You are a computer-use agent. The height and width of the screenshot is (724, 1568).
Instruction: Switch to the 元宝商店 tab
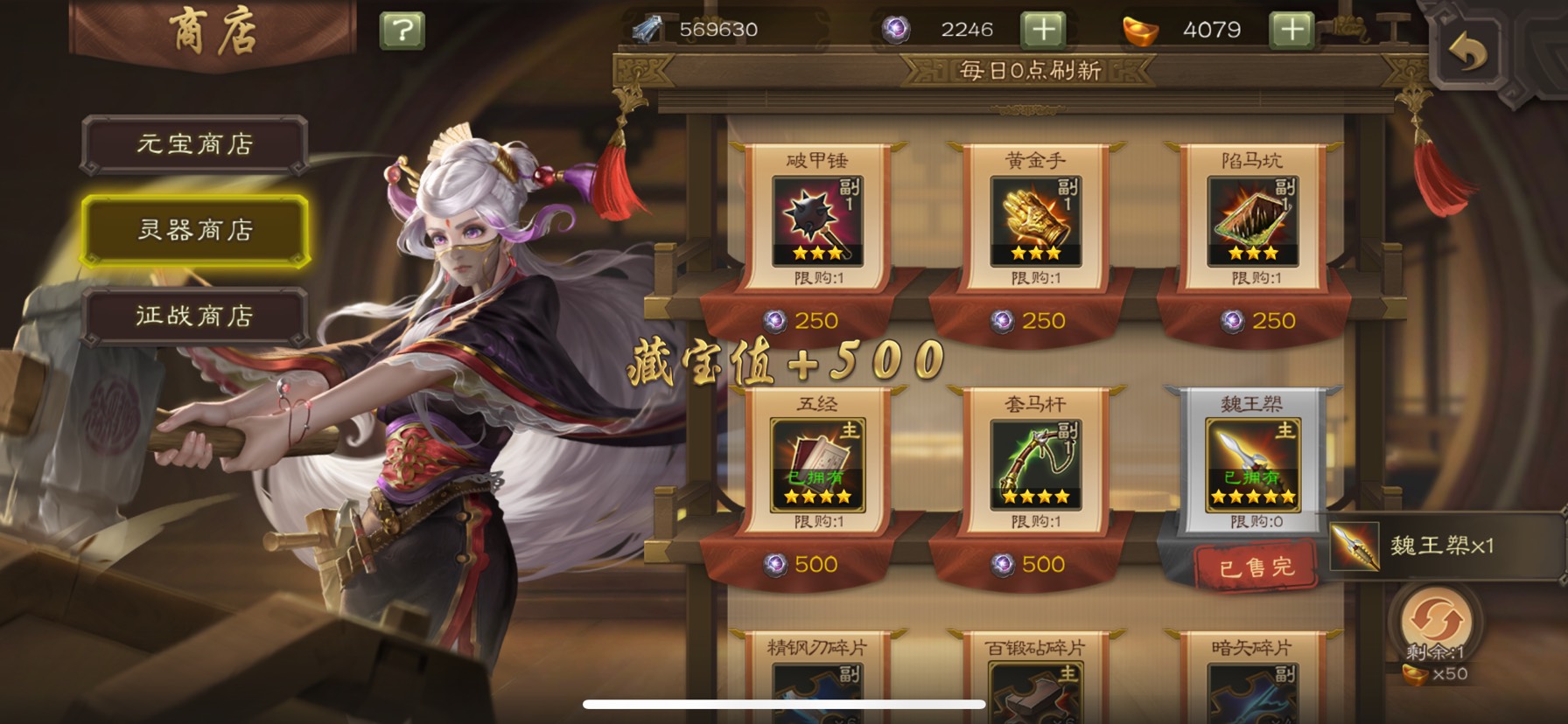pos(194,144)
